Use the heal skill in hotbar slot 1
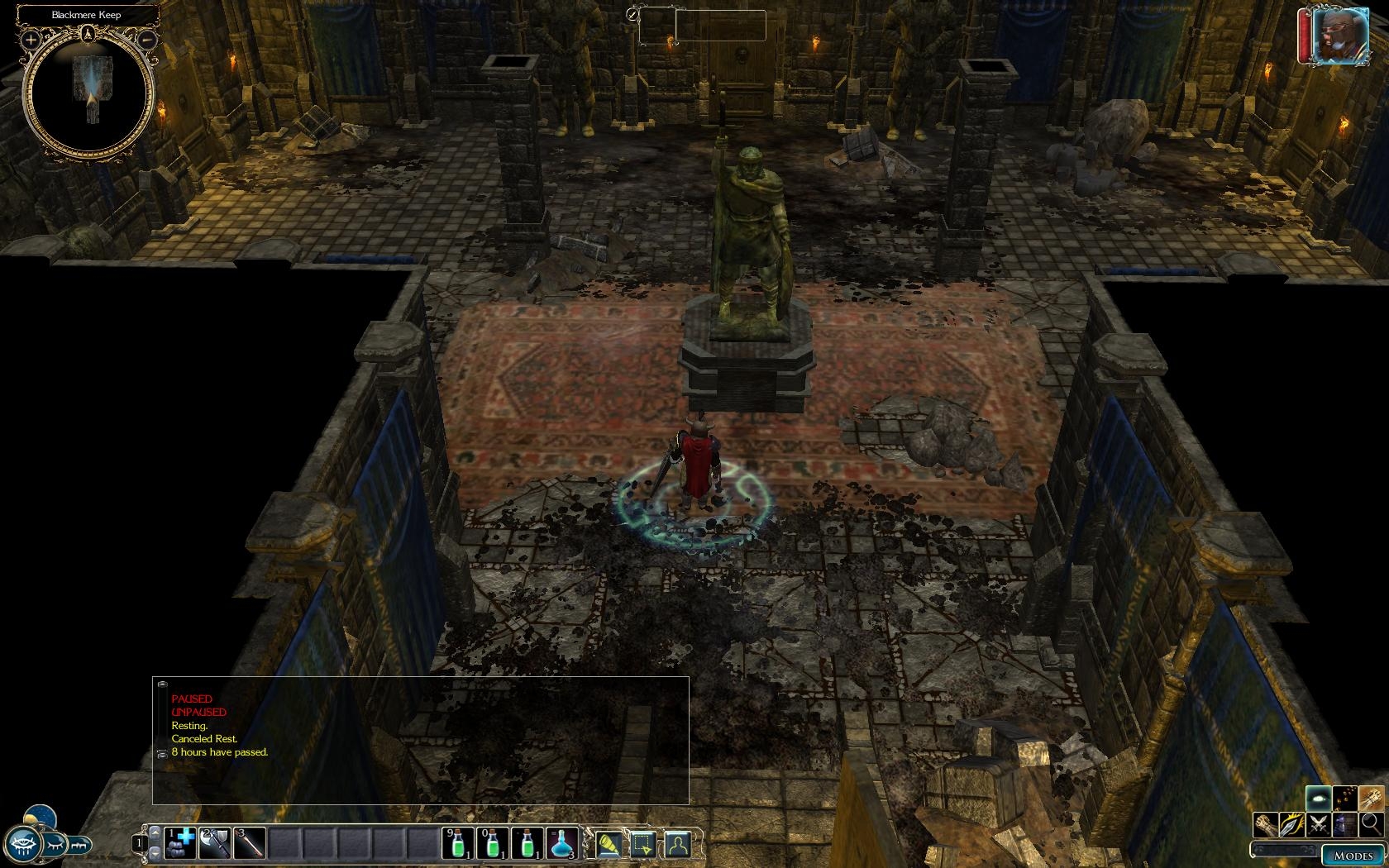The image size is (1389, 868). pos(180,843)
